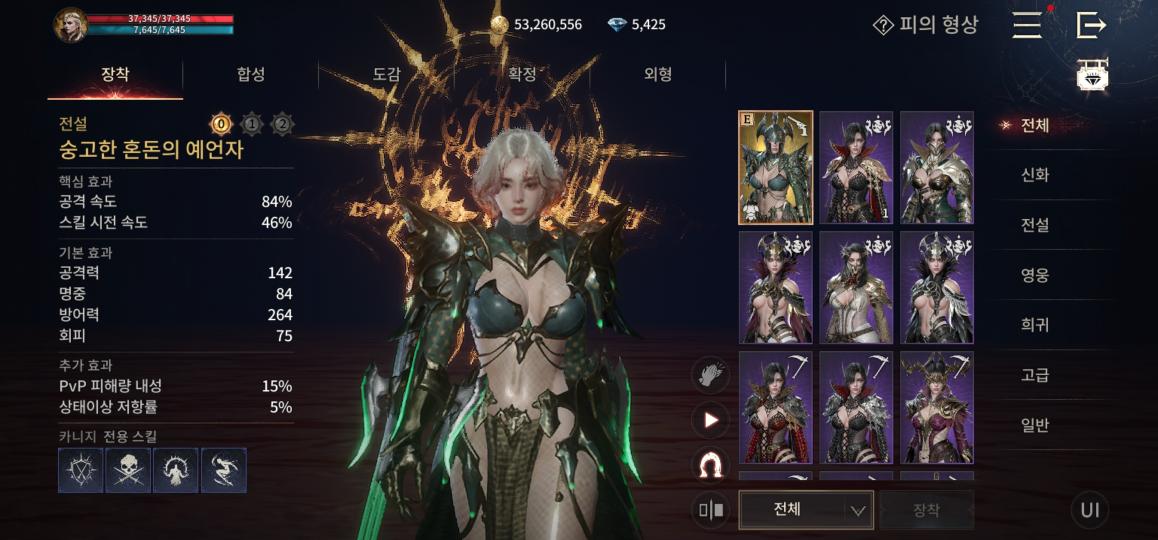
Task: Filter list by 전설 grade
Action: 1034,225
